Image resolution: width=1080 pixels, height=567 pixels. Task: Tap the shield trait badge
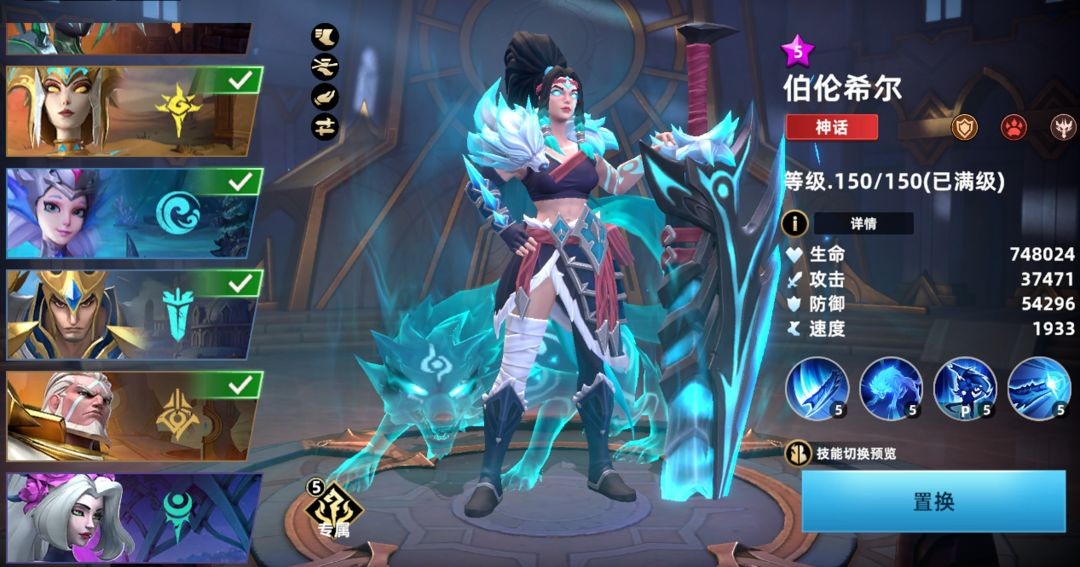pos(964,127)
